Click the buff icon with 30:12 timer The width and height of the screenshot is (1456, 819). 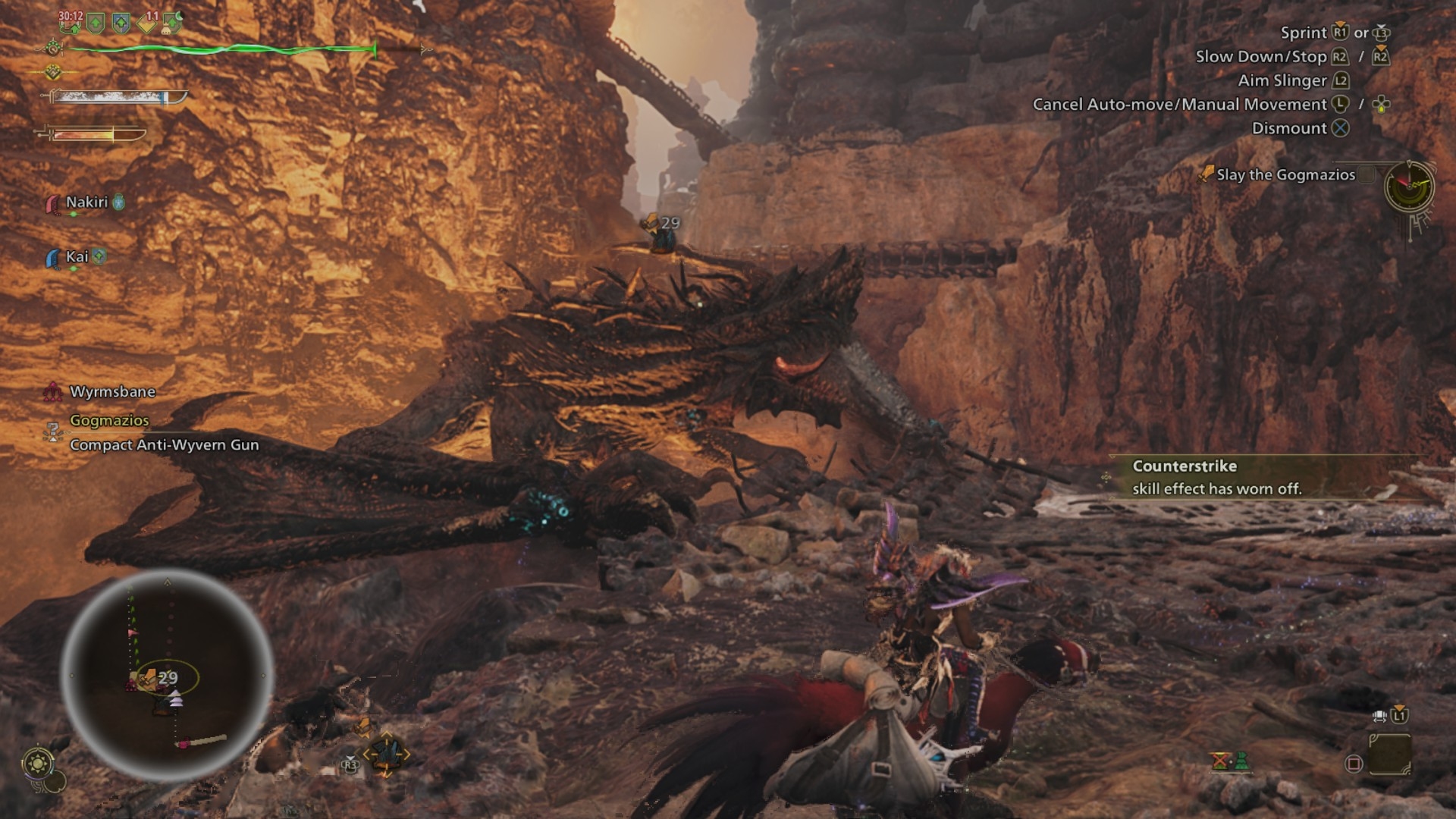click(71, 22)
